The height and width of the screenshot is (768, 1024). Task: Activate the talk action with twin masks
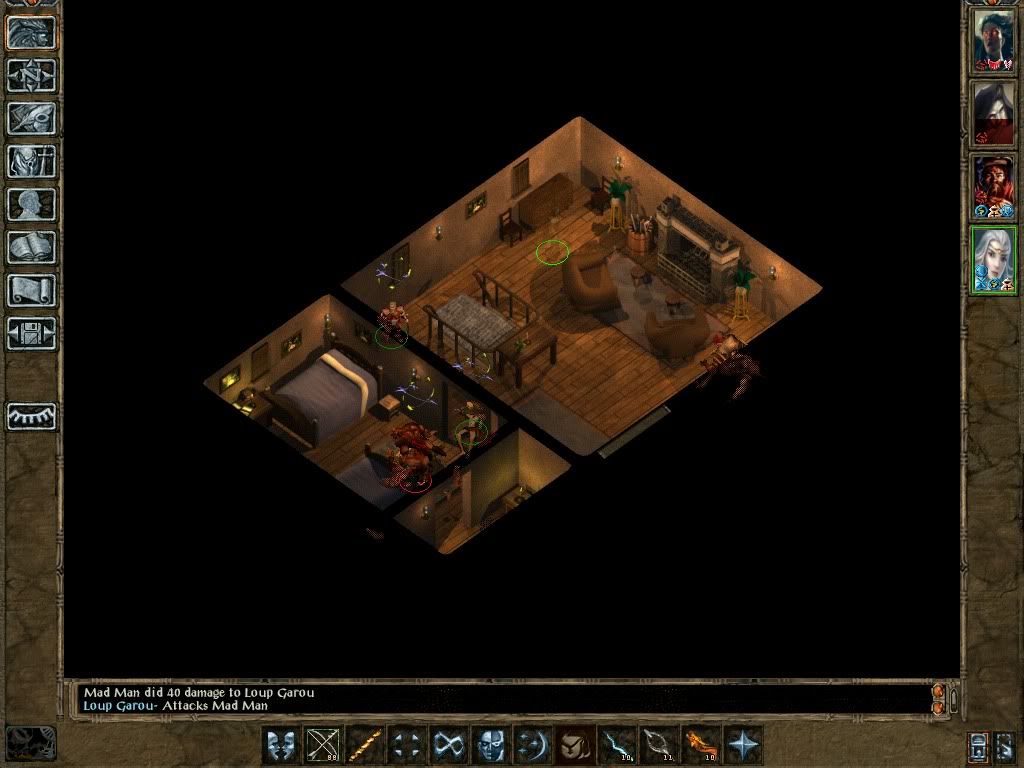pos(281,745)
